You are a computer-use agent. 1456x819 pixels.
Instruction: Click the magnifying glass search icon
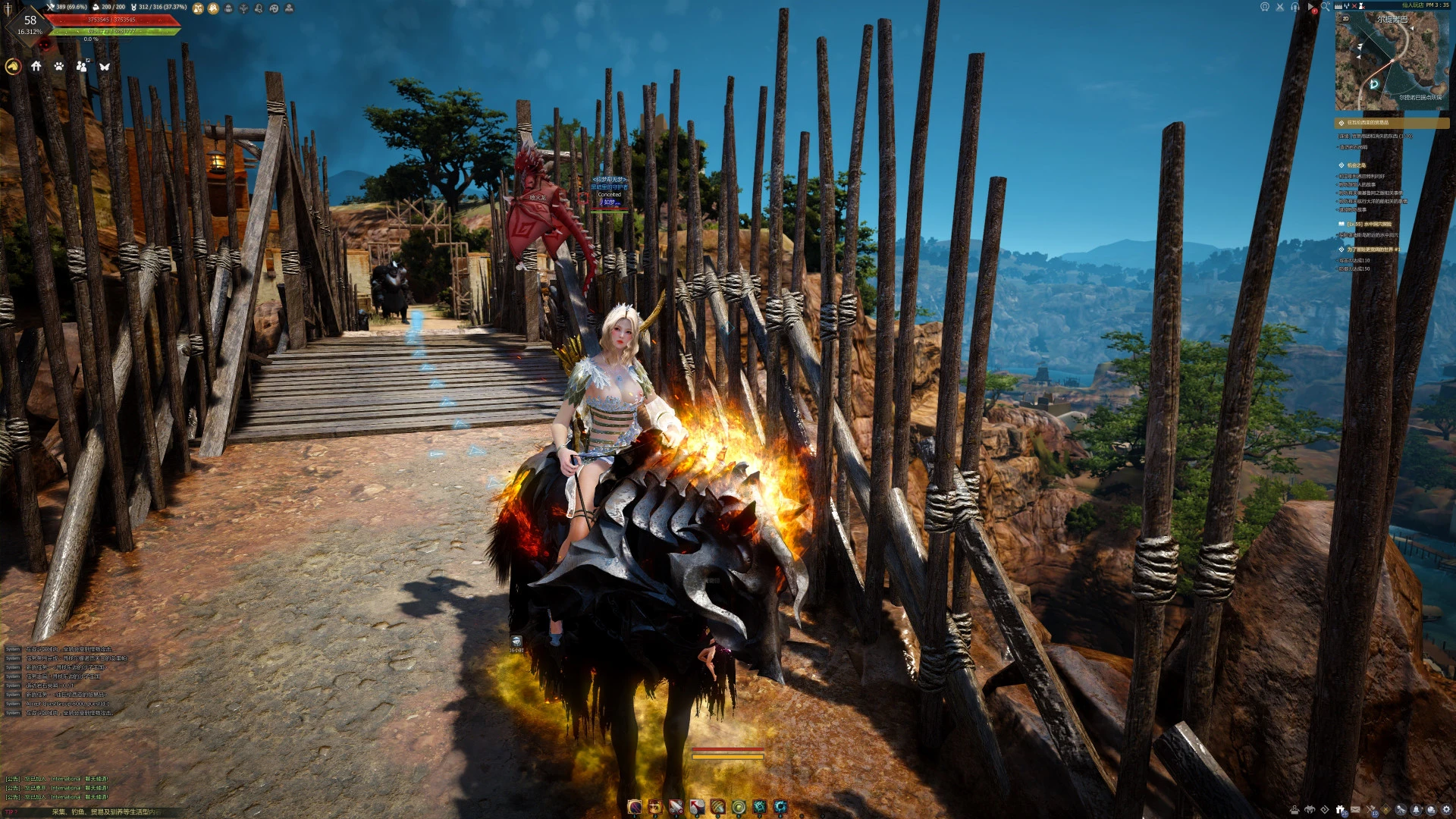[1326, 7]
